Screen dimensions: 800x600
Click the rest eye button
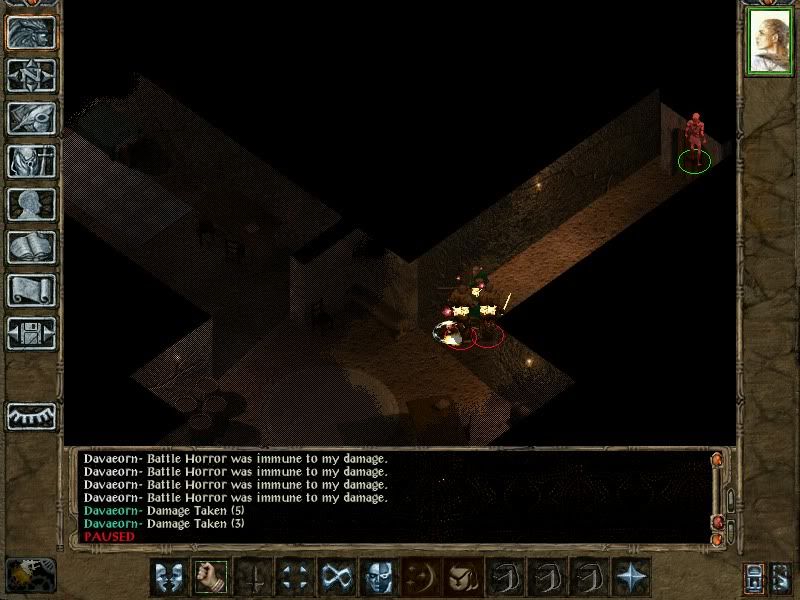31,415
